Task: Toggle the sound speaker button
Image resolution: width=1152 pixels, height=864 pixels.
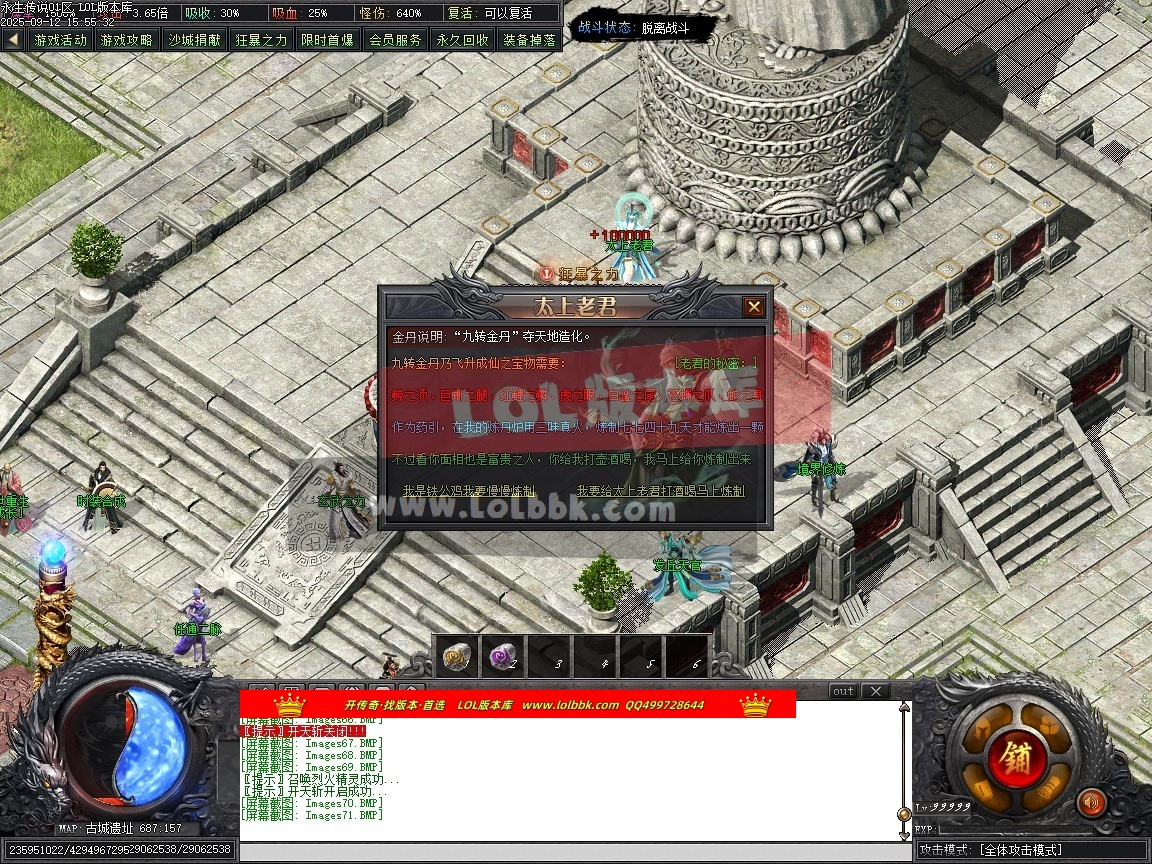Action: (1091, 802)
